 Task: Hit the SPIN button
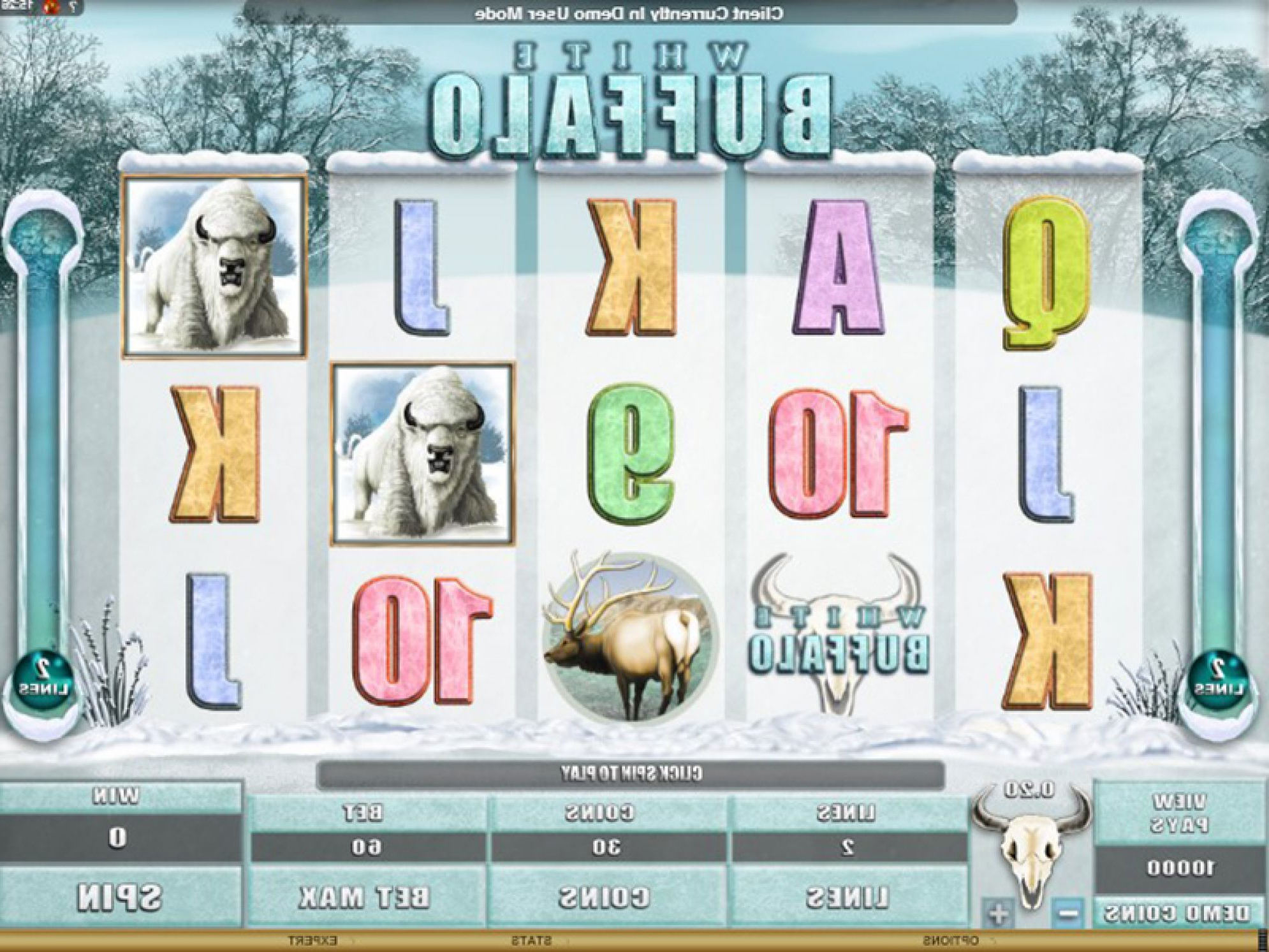pyautogui.click(x=120, y=897)
